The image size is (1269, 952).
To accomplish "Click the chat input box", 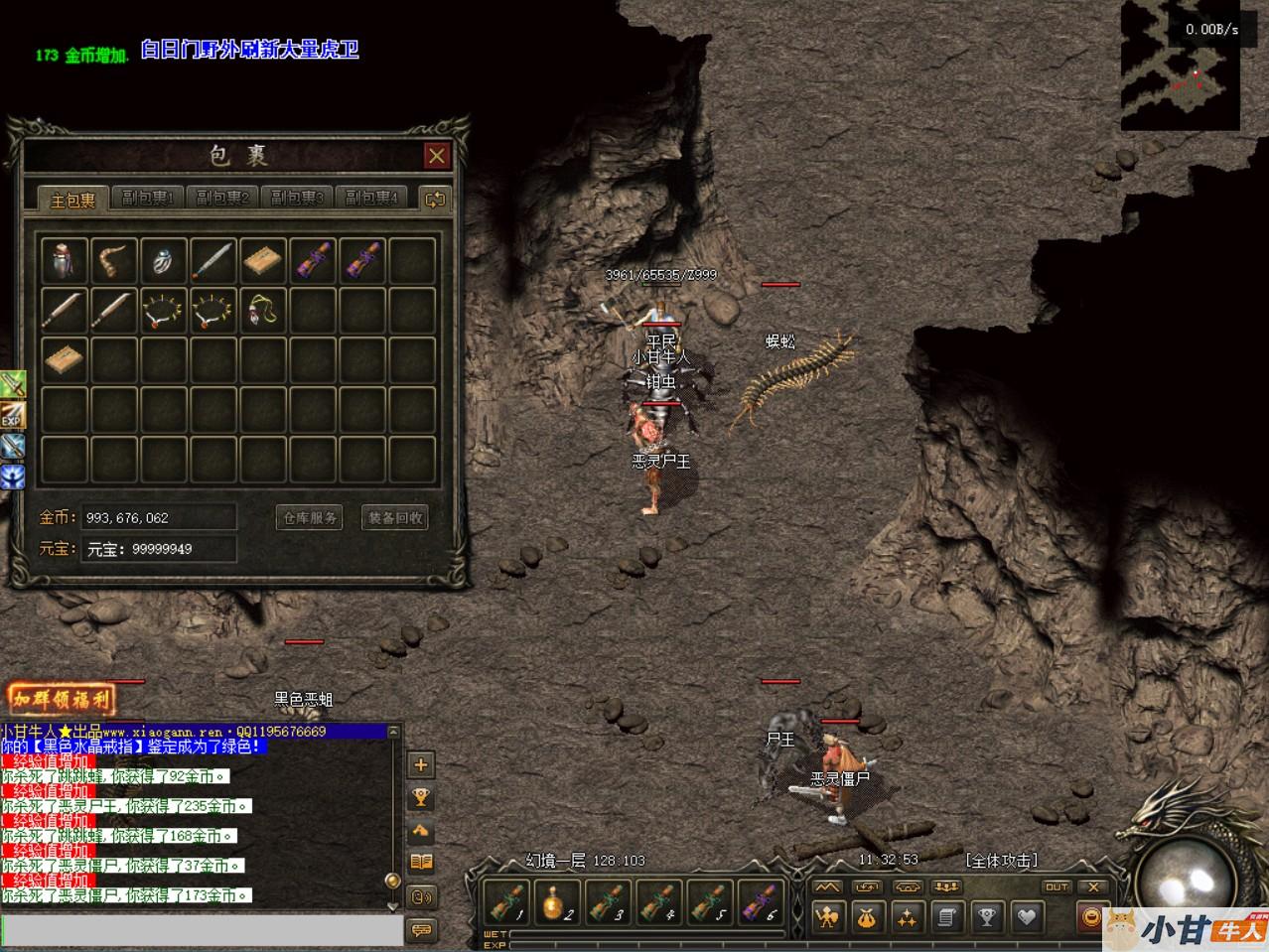I will tap(199, 931).
